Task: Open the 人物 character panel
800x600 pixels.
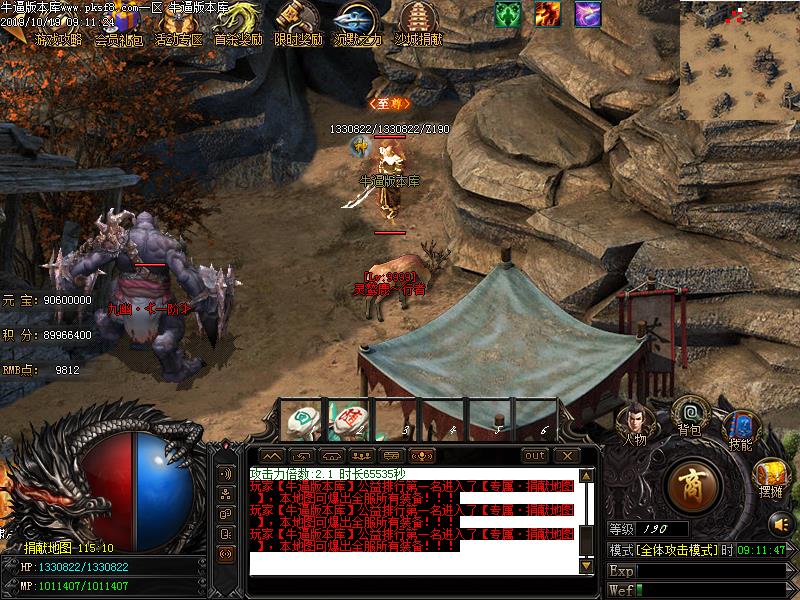Action: click(x=634, y=422)
